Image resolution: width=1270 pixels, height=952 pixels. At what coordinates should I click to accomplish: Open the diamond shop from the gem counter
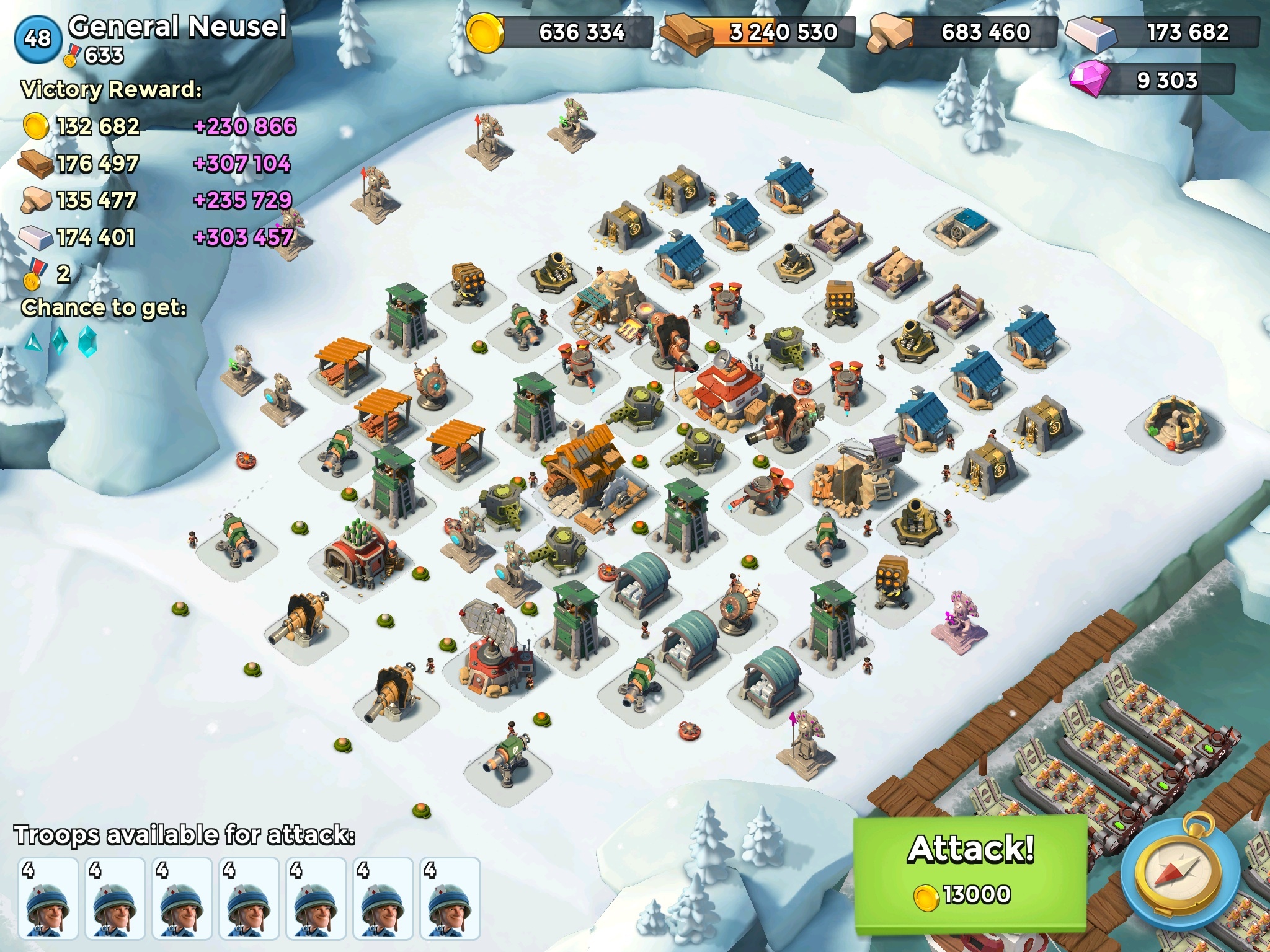point(1153,81)
